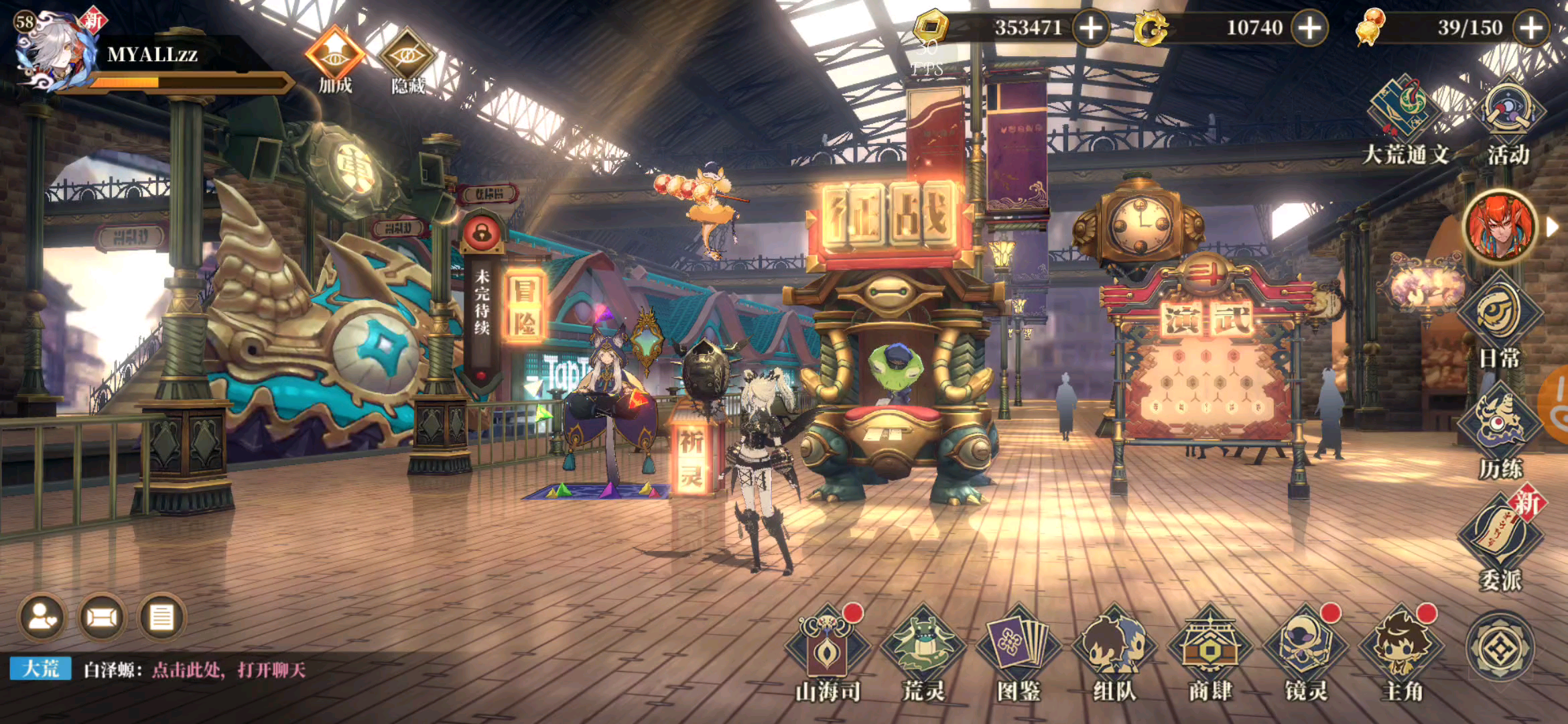Image resolution: width=1568 pixels, height=724 pixels.
Task: Add more gold coins with the plus button
Action: [x=1091, y=28]
